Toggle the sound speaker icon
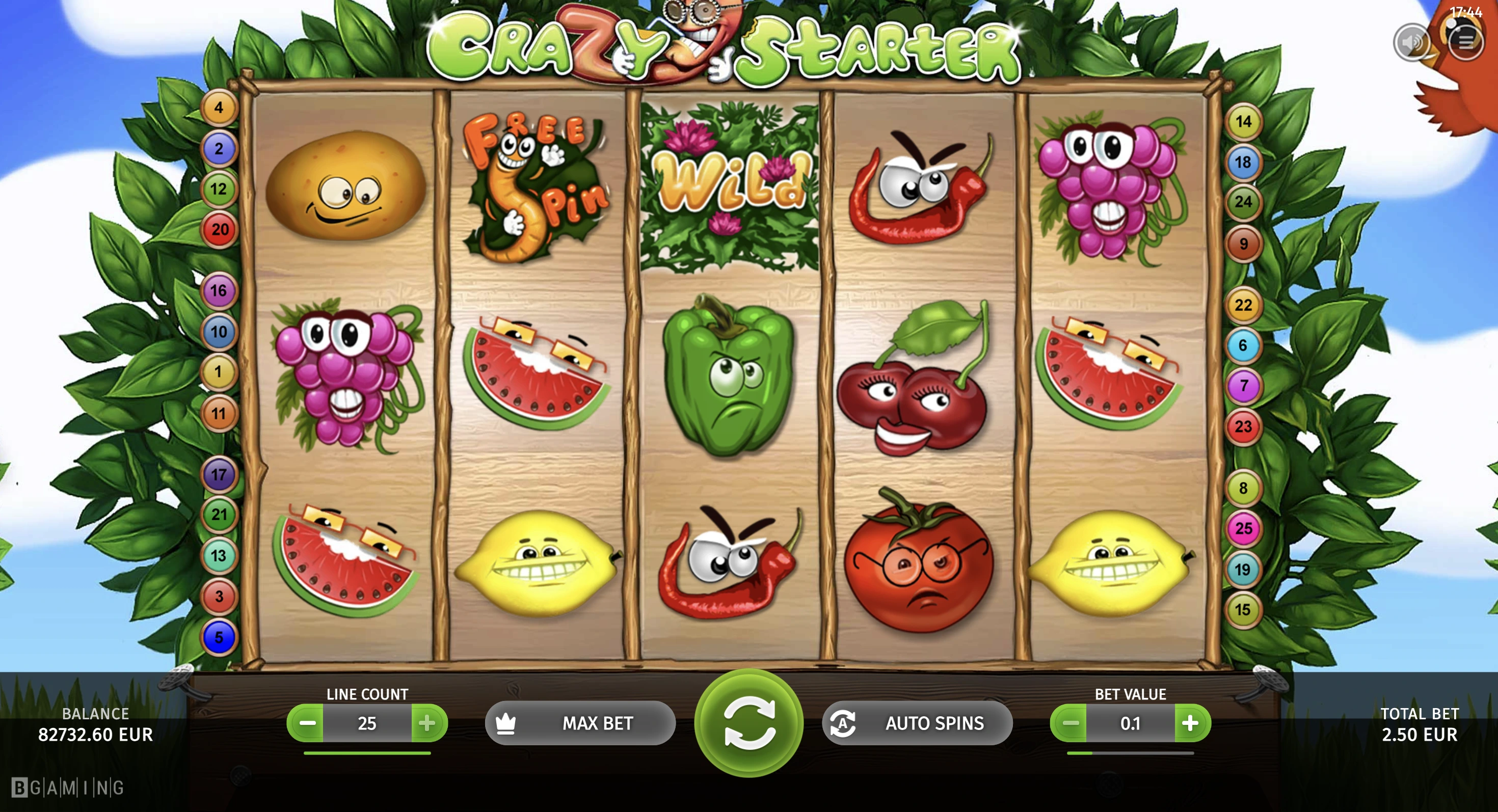Screen dimensions: 1498x812 (1411, 42)
